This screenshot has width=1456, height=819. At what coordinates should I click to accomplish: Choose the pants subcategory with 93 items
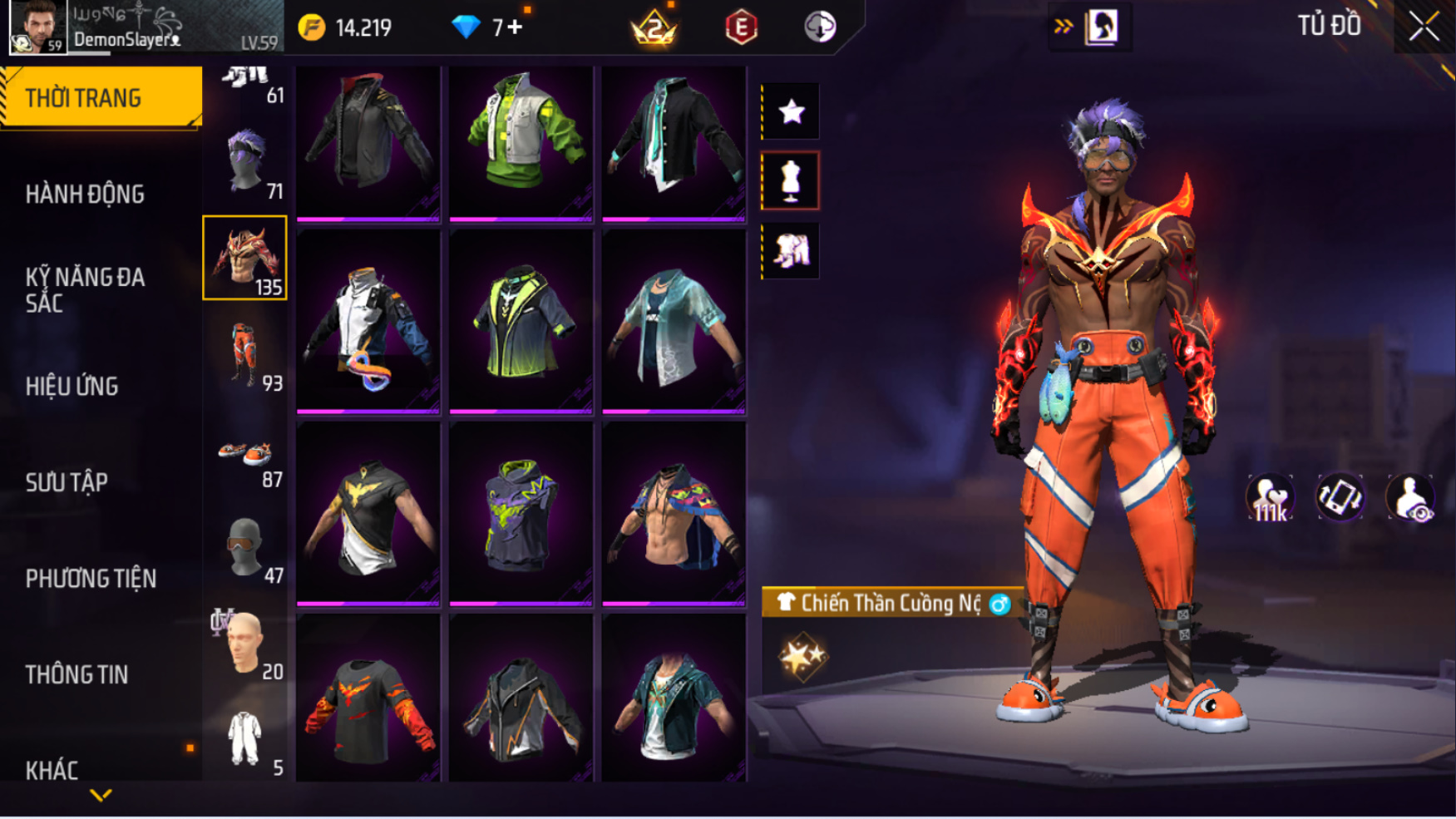pos(245,355)
